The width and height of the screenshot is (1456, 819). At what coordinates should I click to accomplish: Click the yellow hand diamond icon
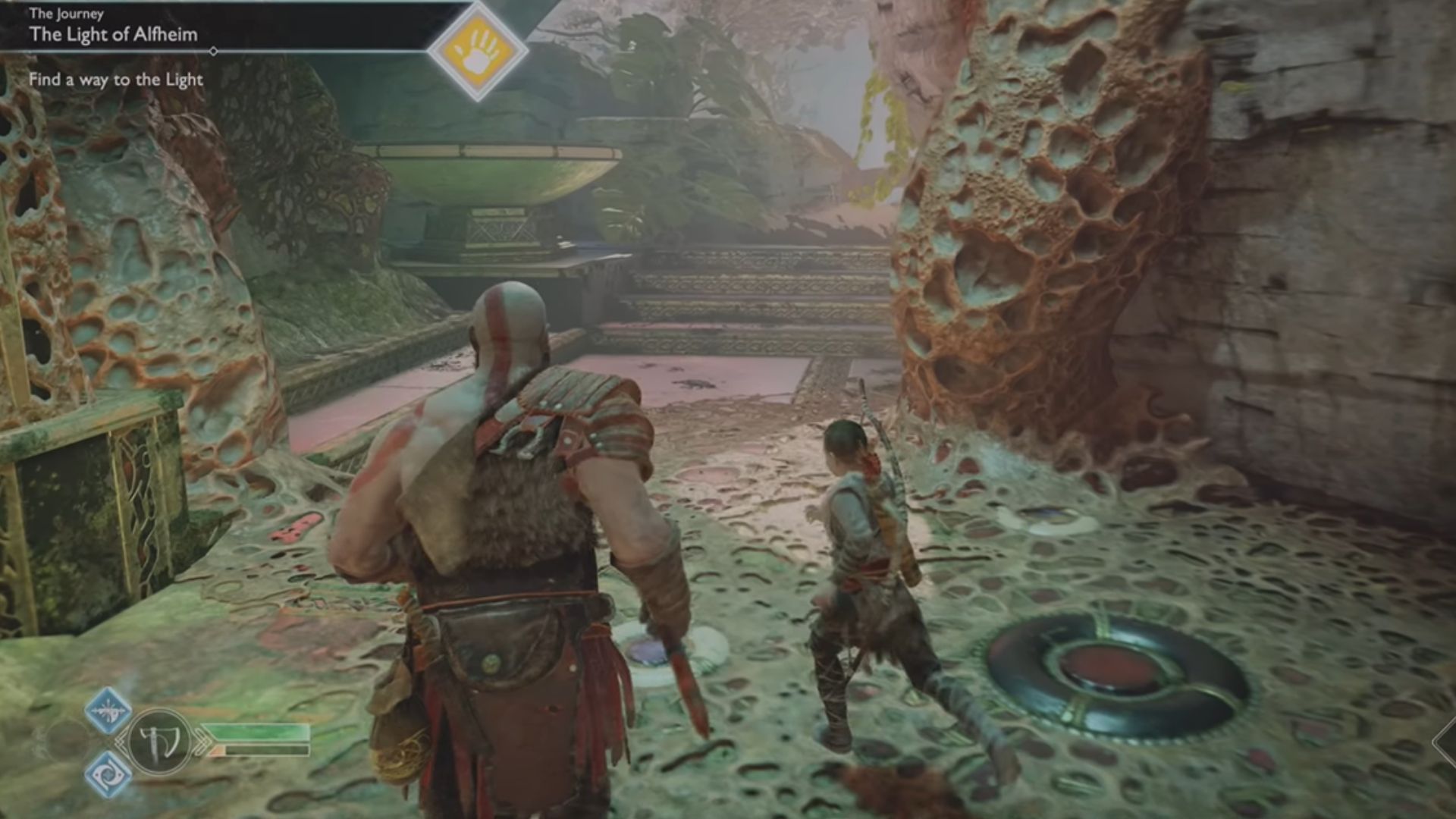(x=478, y=51)
